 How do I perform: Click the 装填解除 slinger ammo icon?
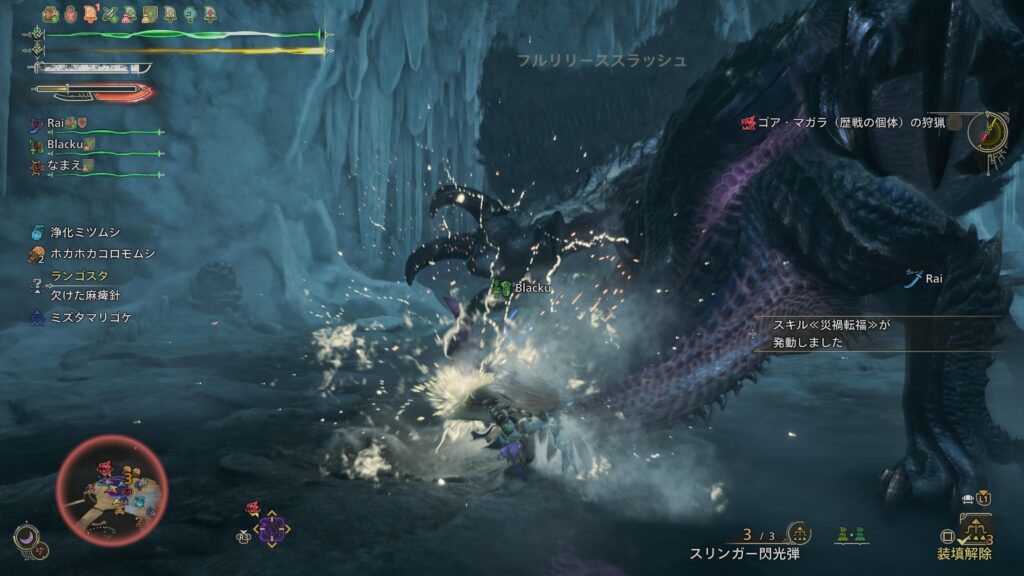tap(975, 529)
